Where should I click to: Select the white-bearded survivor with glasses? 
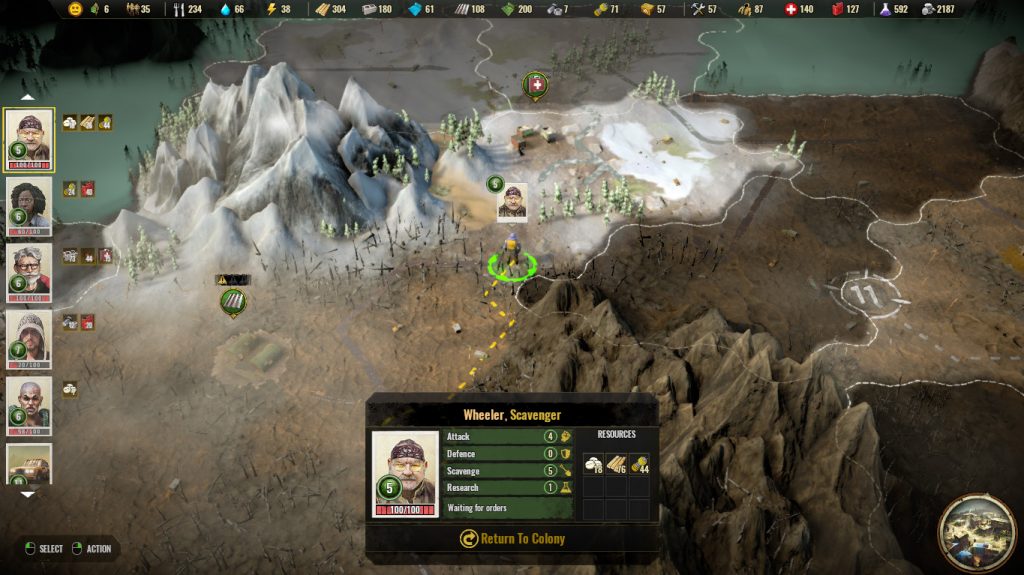click(28, 273)
